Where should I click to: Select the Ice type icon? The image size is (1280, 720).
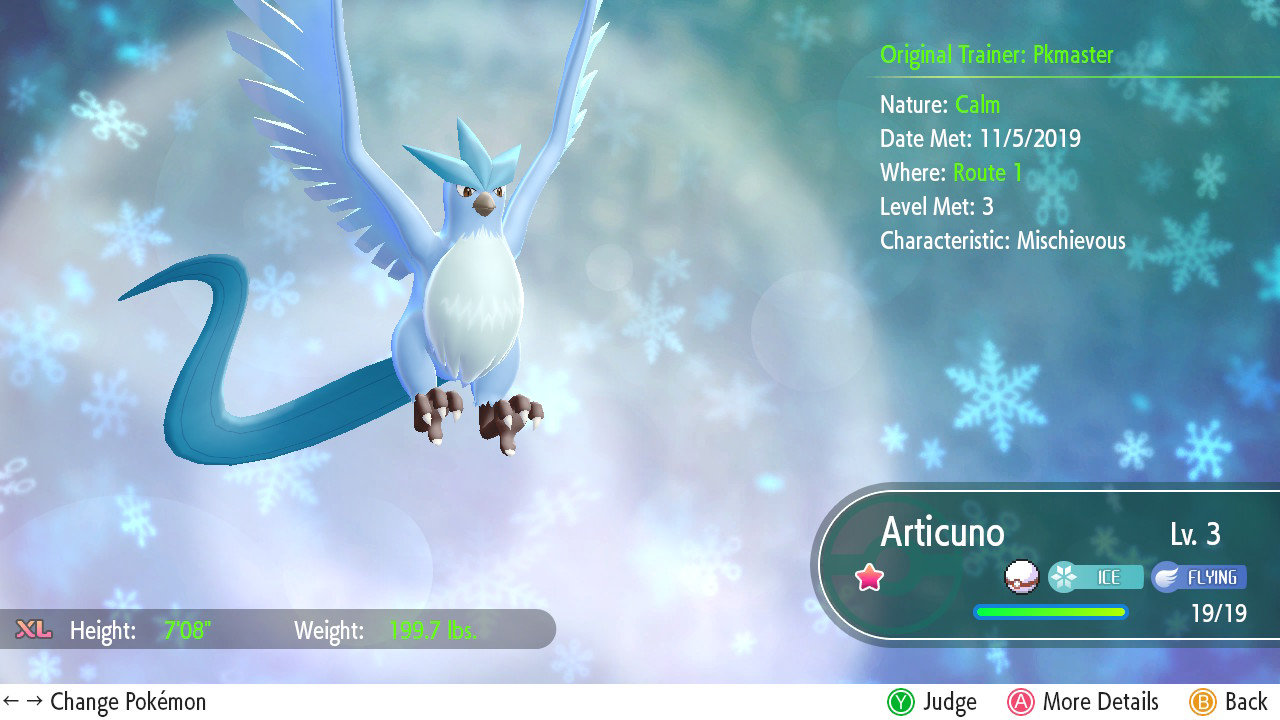[1097, 577]
